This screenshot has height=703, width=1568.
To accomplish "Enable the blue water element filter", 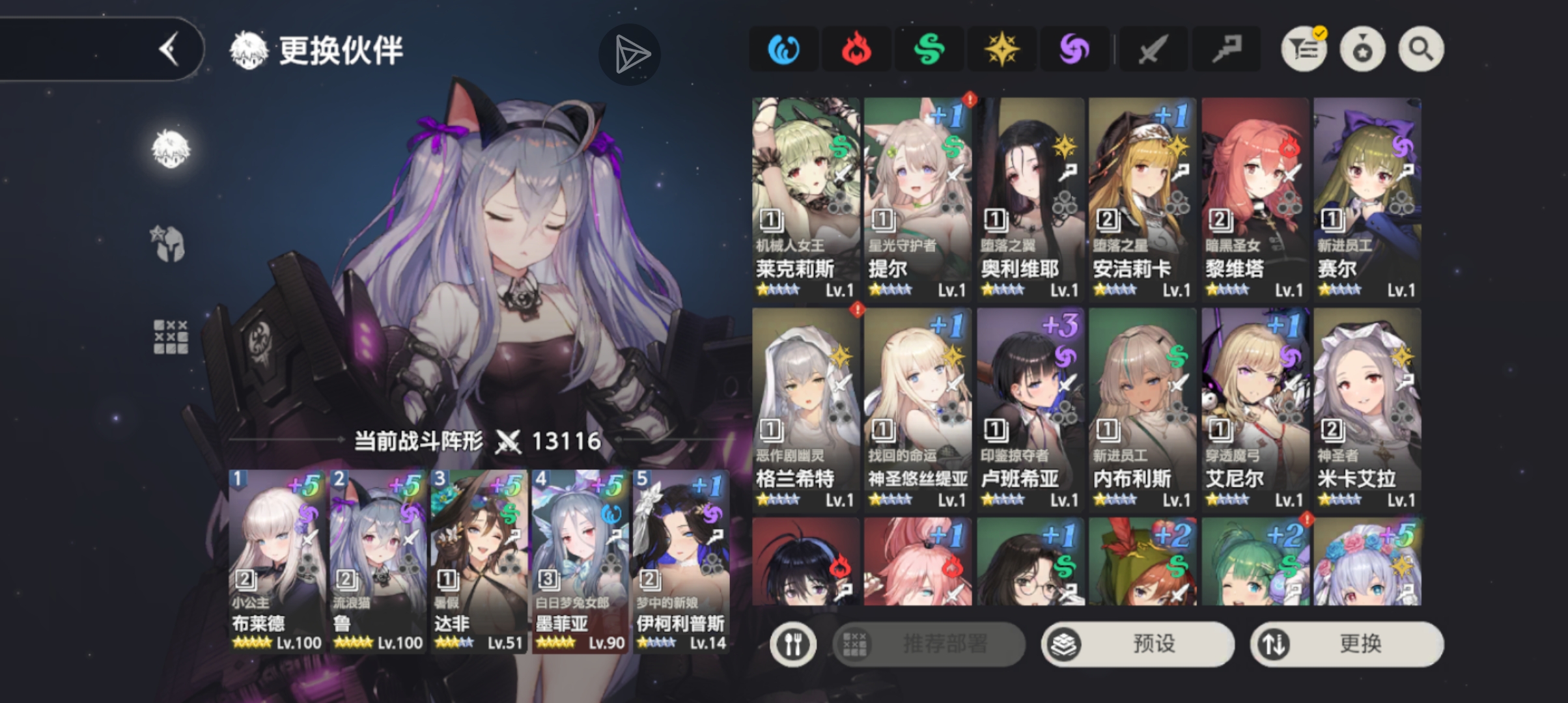I will click(783, 48).
